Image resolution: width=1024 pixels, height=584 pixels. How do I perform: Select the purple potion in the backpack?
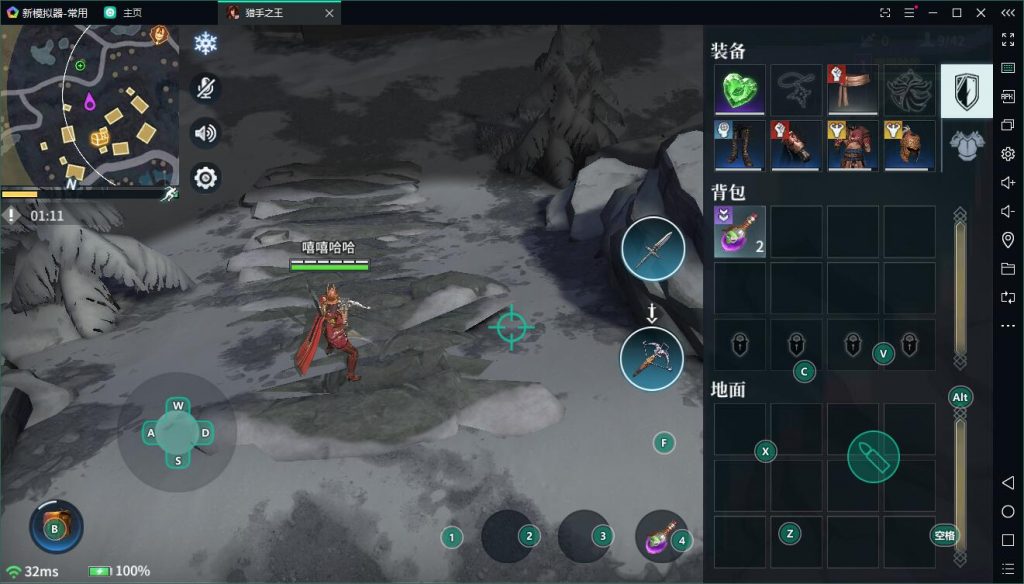click(740, 232)
